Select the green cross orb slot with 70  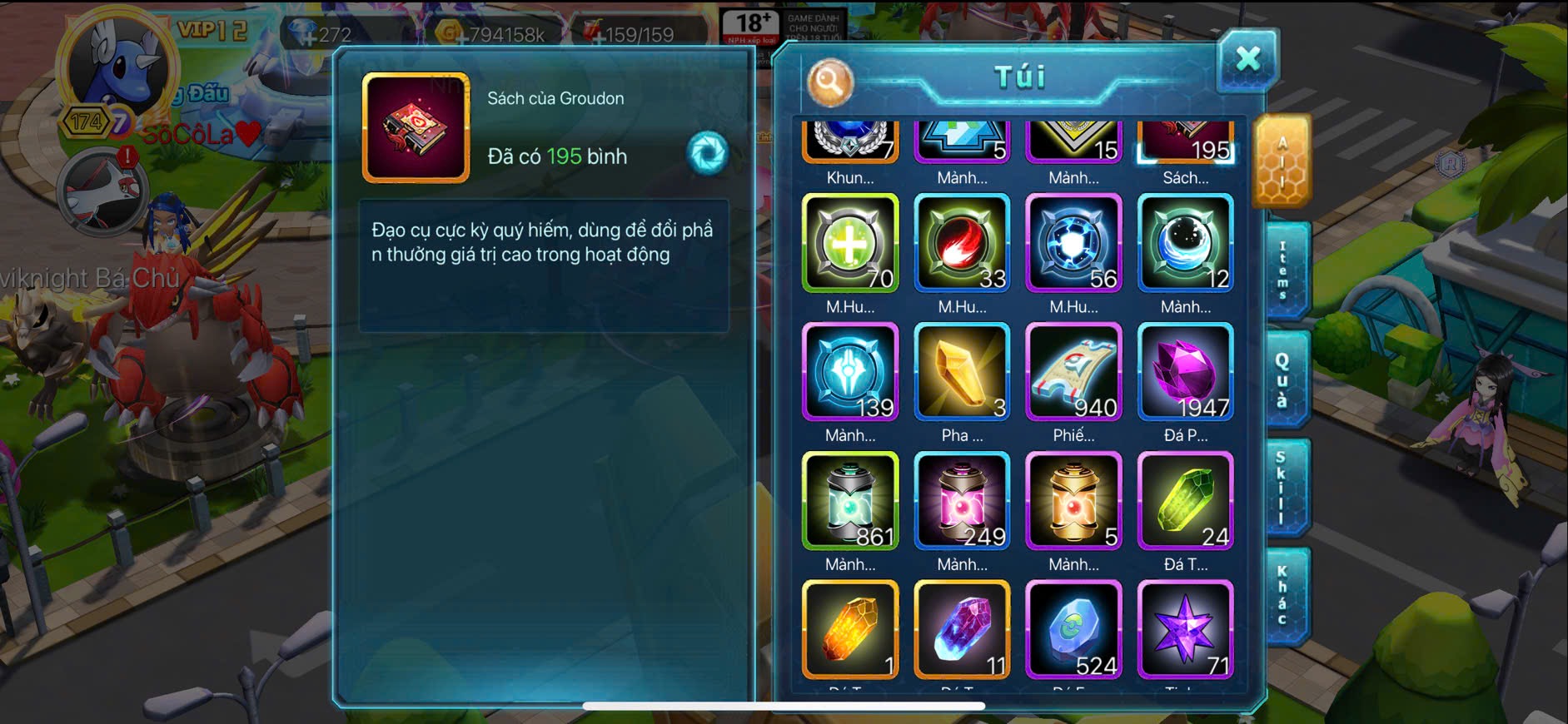click(850, 243)
